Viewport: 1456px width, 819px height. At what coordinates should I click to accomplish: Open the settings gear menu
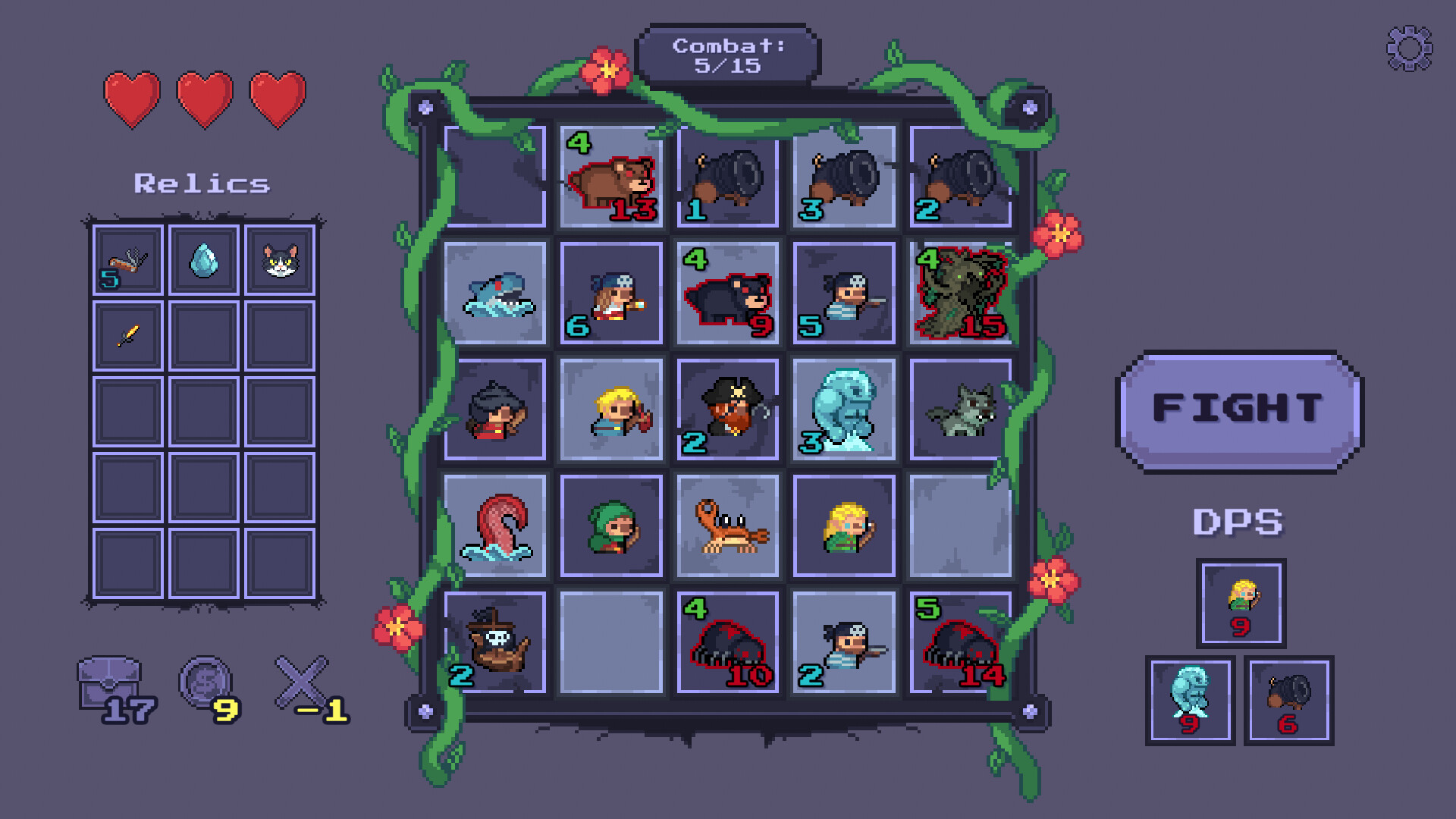coord(1408,47)
